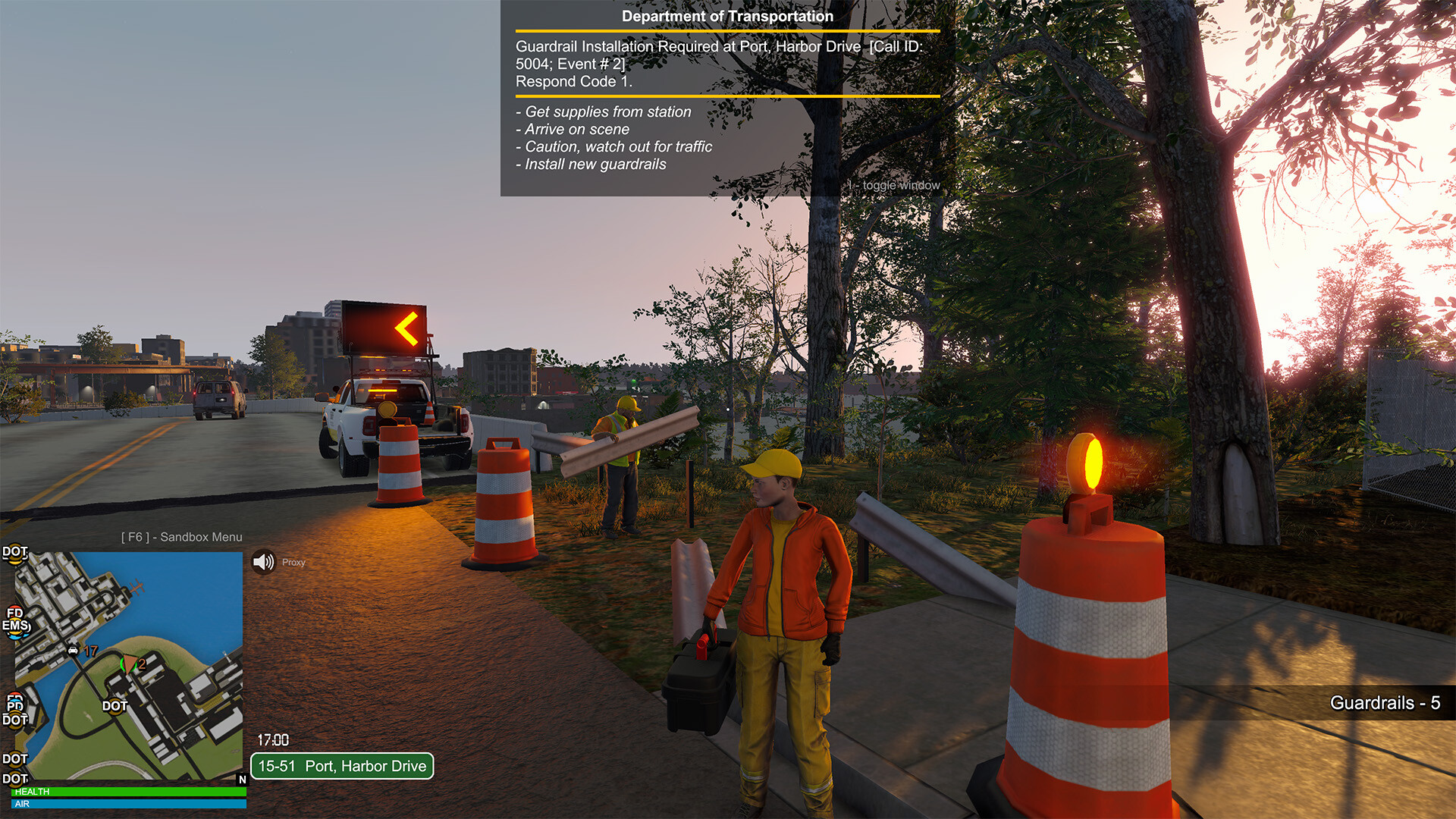This screenshot has width=1456, height=819.
Task: Toggle the Proxy voice speaker icon
Action: pos(263,562)
